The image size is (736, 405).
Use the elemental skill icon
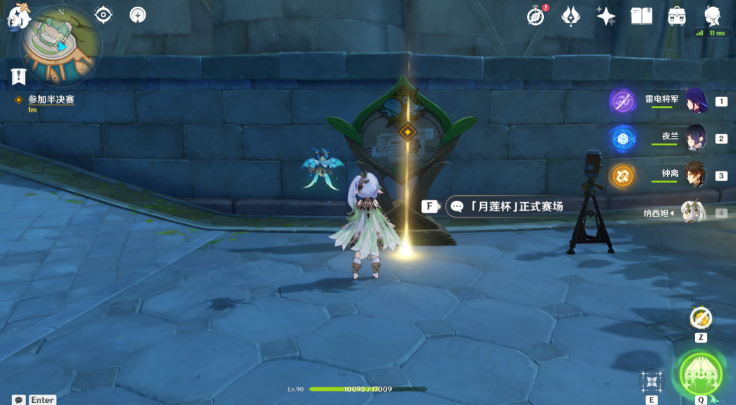(652, 381)
